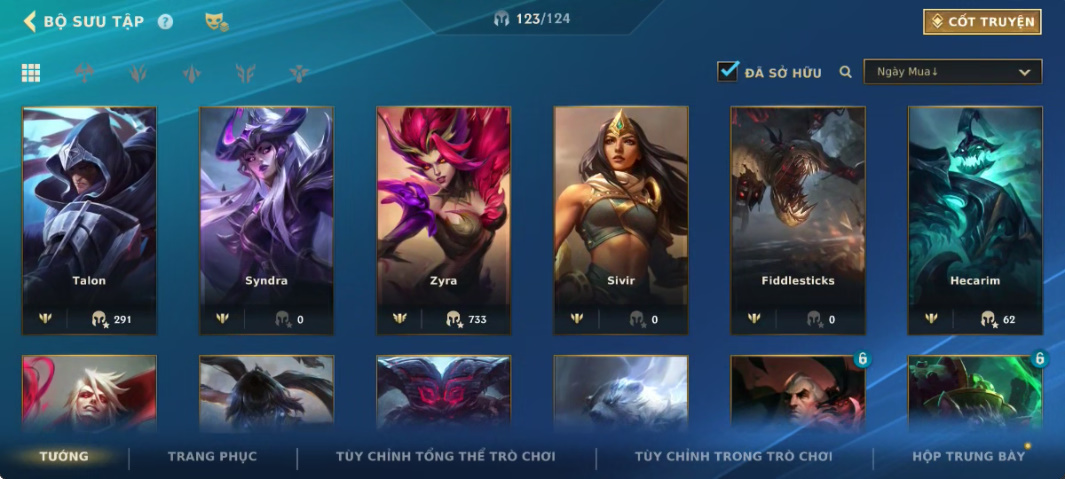Switch to the Trang Phục tab
The height and width of the screenshot is (479, 1065).
212,457
